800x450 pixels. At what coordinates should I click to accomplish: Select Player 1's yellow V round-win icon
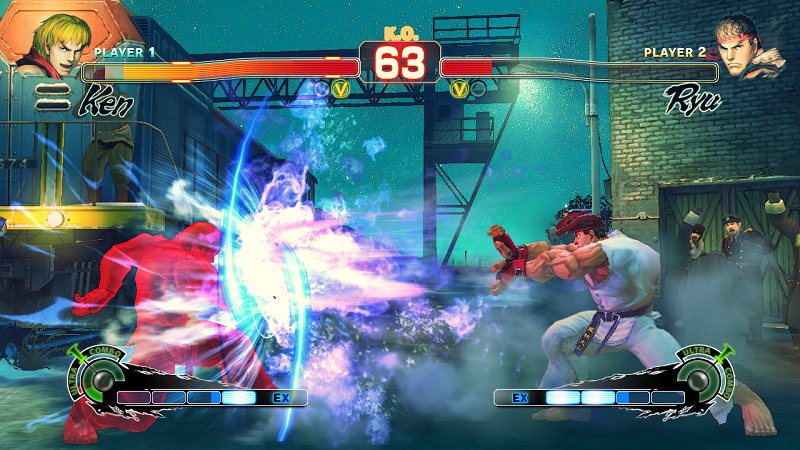[340, 89]
